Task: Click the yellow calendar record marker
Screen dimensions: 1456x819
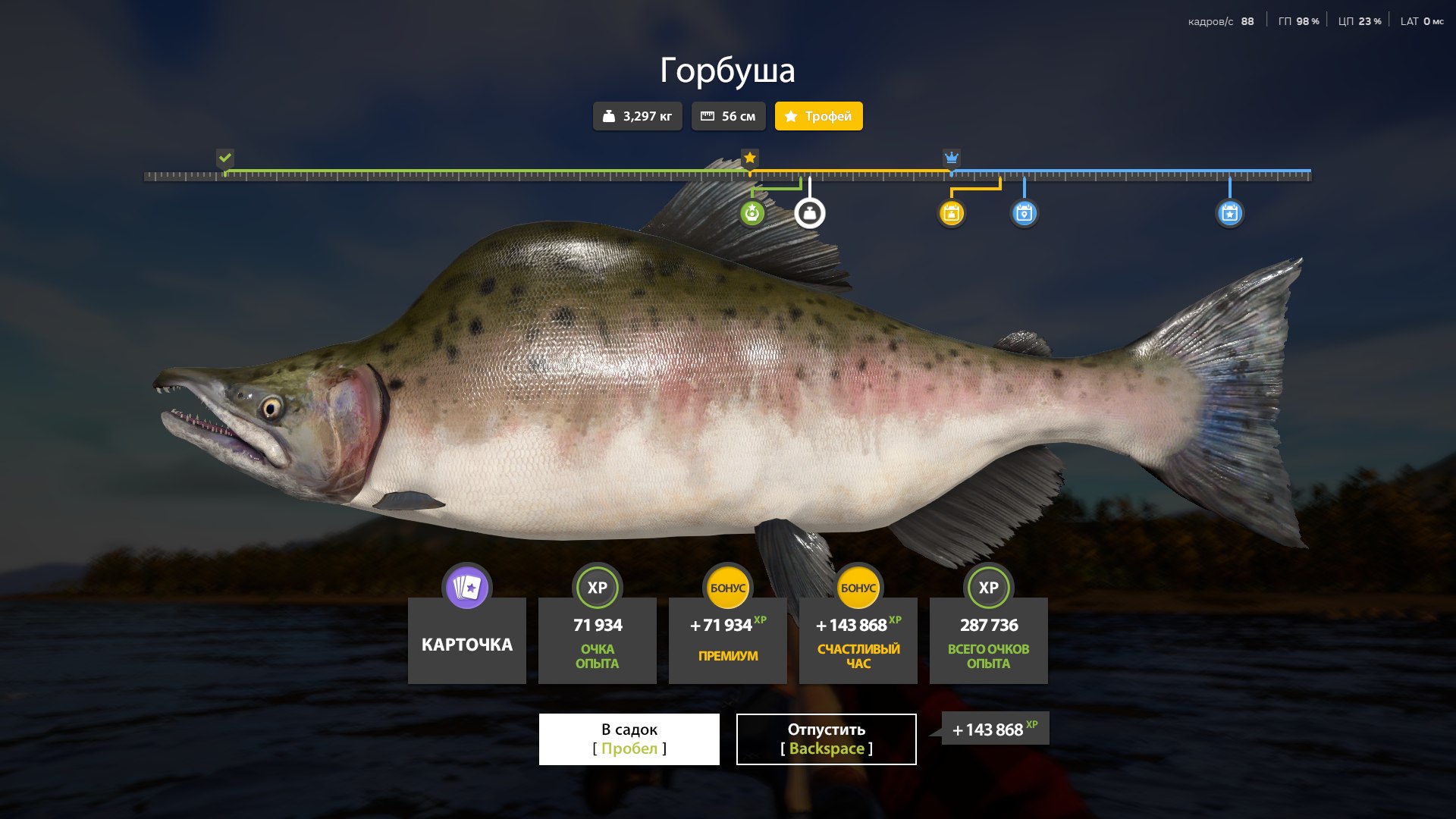Action: [x=952, y=213]
